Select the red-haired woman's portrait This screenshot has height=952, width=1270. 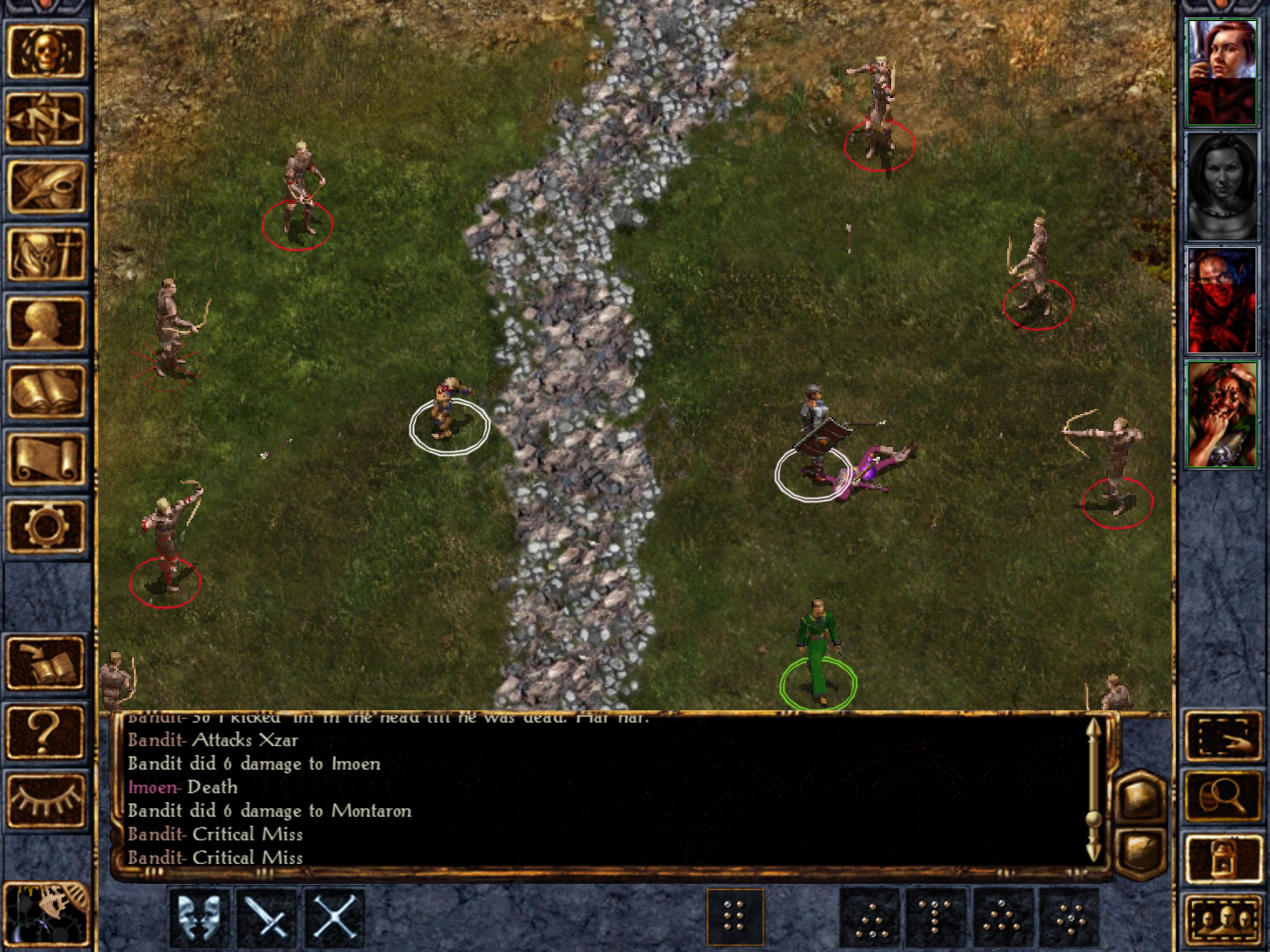1221,72
